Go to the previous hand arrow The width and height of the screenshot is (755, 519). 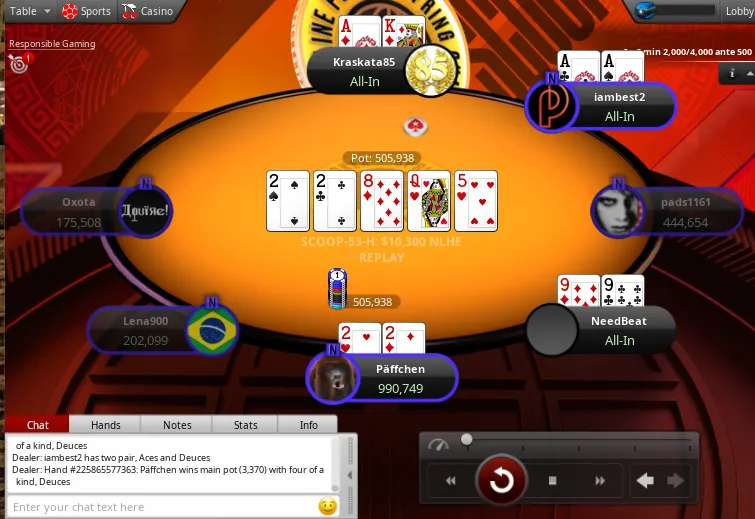[645, 481]
